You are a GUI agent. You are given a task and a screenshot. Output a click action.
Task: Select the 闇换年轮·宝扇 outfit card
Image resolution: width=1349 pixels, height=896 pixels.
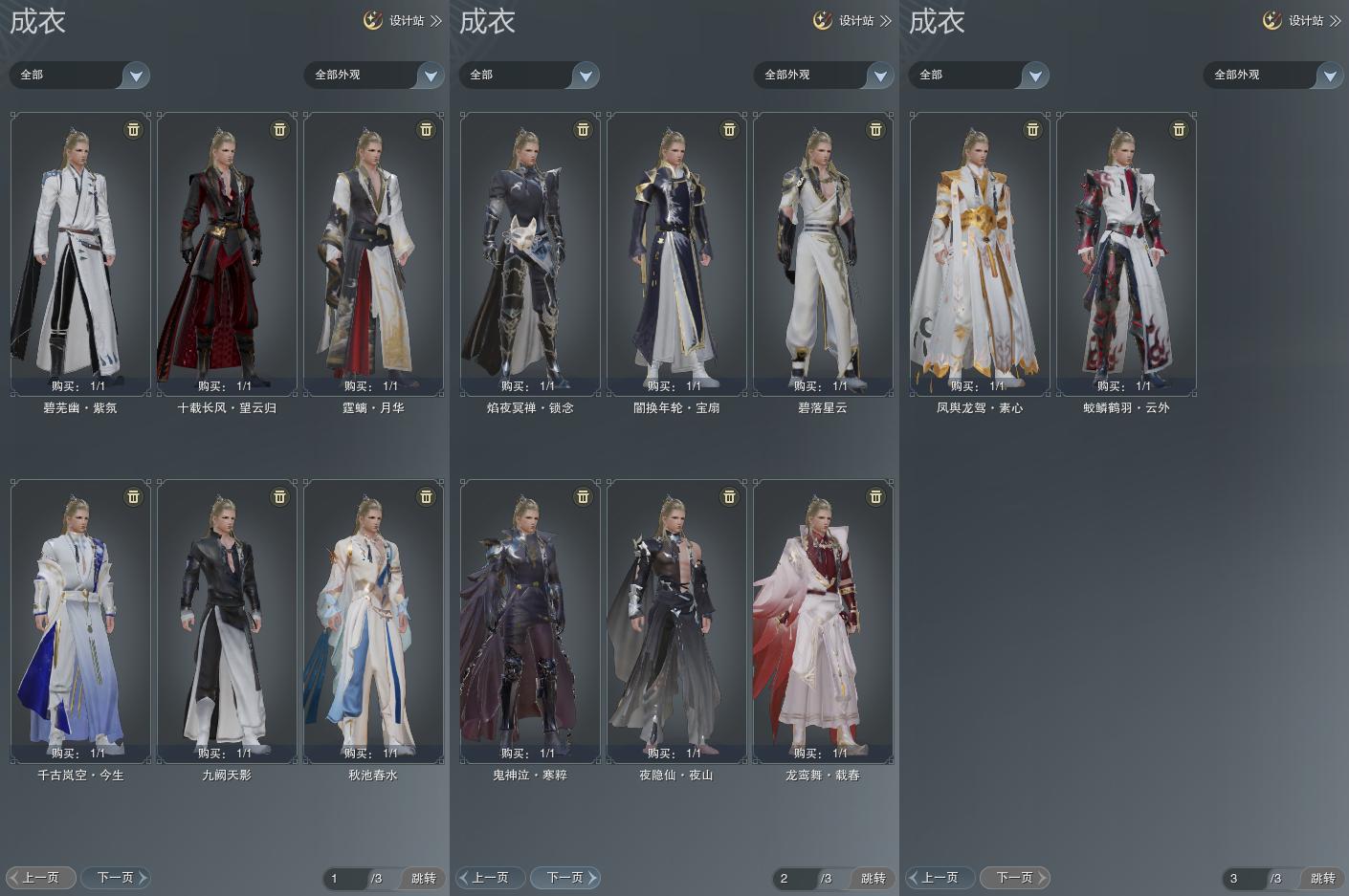676,253
